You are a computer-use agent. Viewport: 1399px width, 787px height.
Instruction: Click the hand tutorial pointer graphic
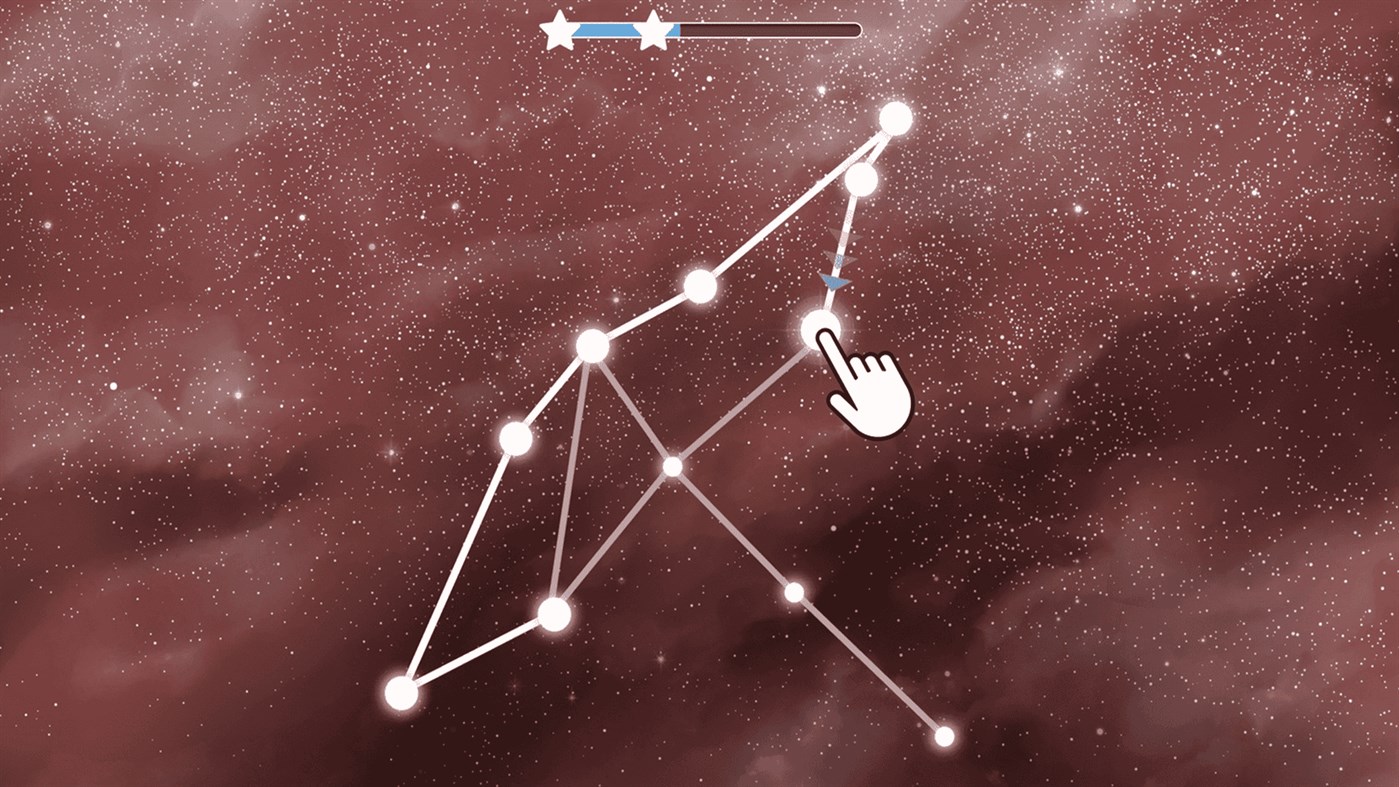[866, 392]
